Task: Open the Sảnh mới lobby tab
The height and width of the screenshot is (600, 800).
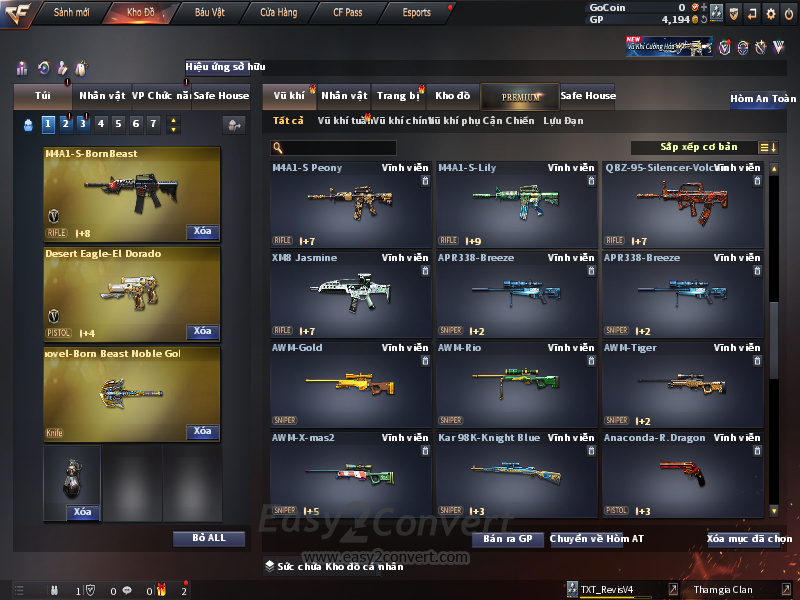Action: [71, 13]
